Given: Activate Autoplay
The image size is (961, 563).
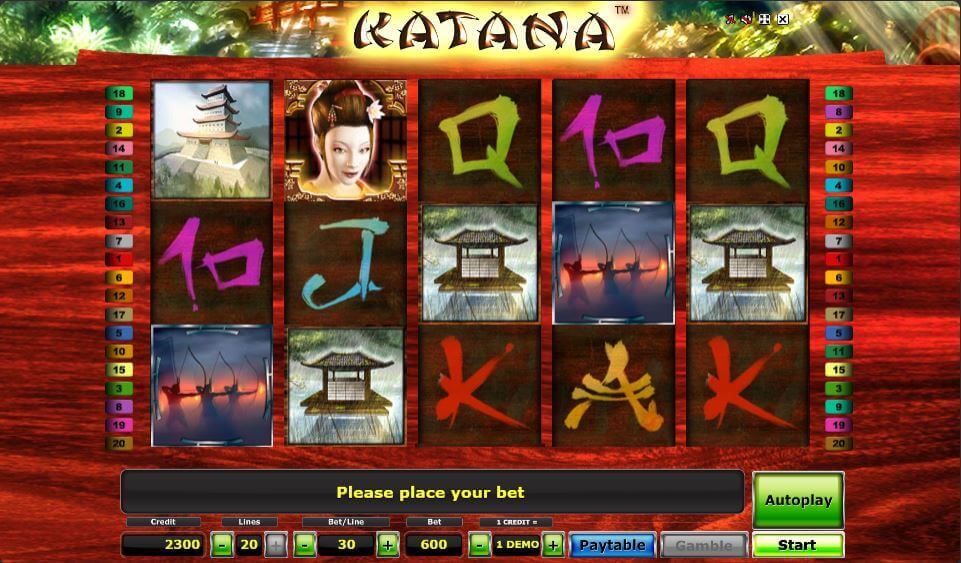Looking at the screenshot, I should coord(797,499).
